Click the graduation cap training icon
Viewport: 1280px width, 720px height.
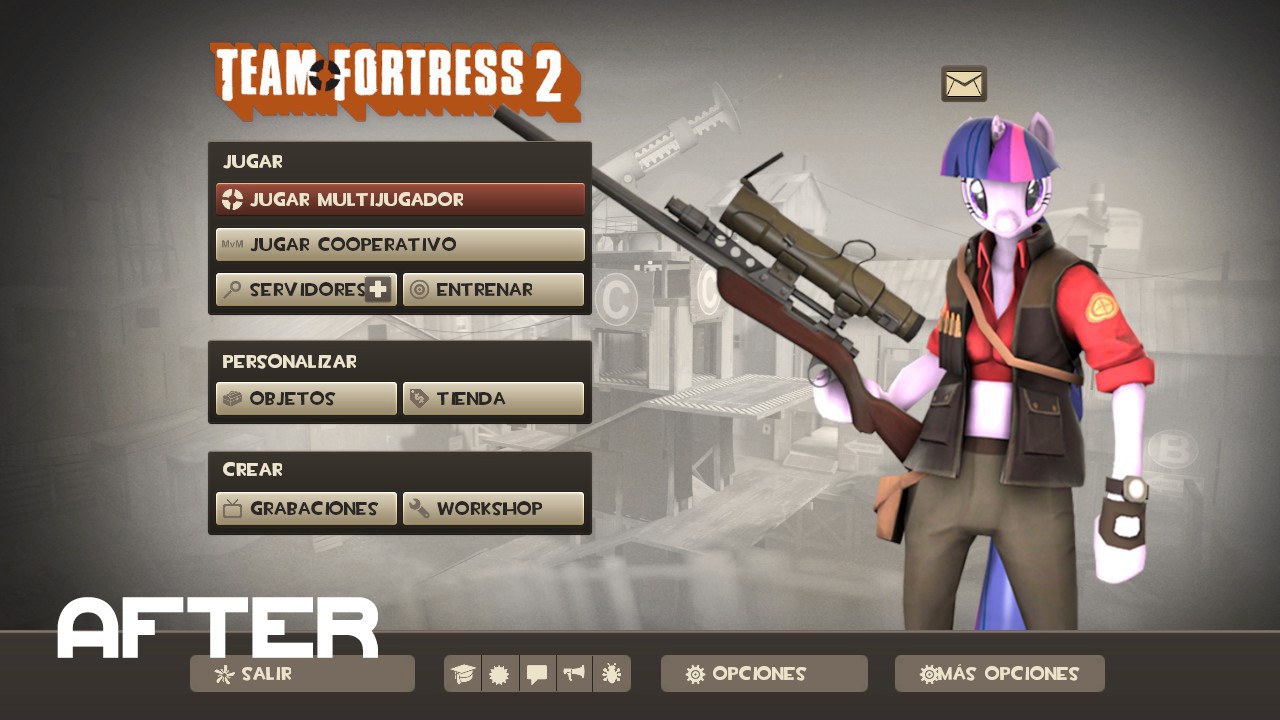pyautogui.click(x=461, y=673)
